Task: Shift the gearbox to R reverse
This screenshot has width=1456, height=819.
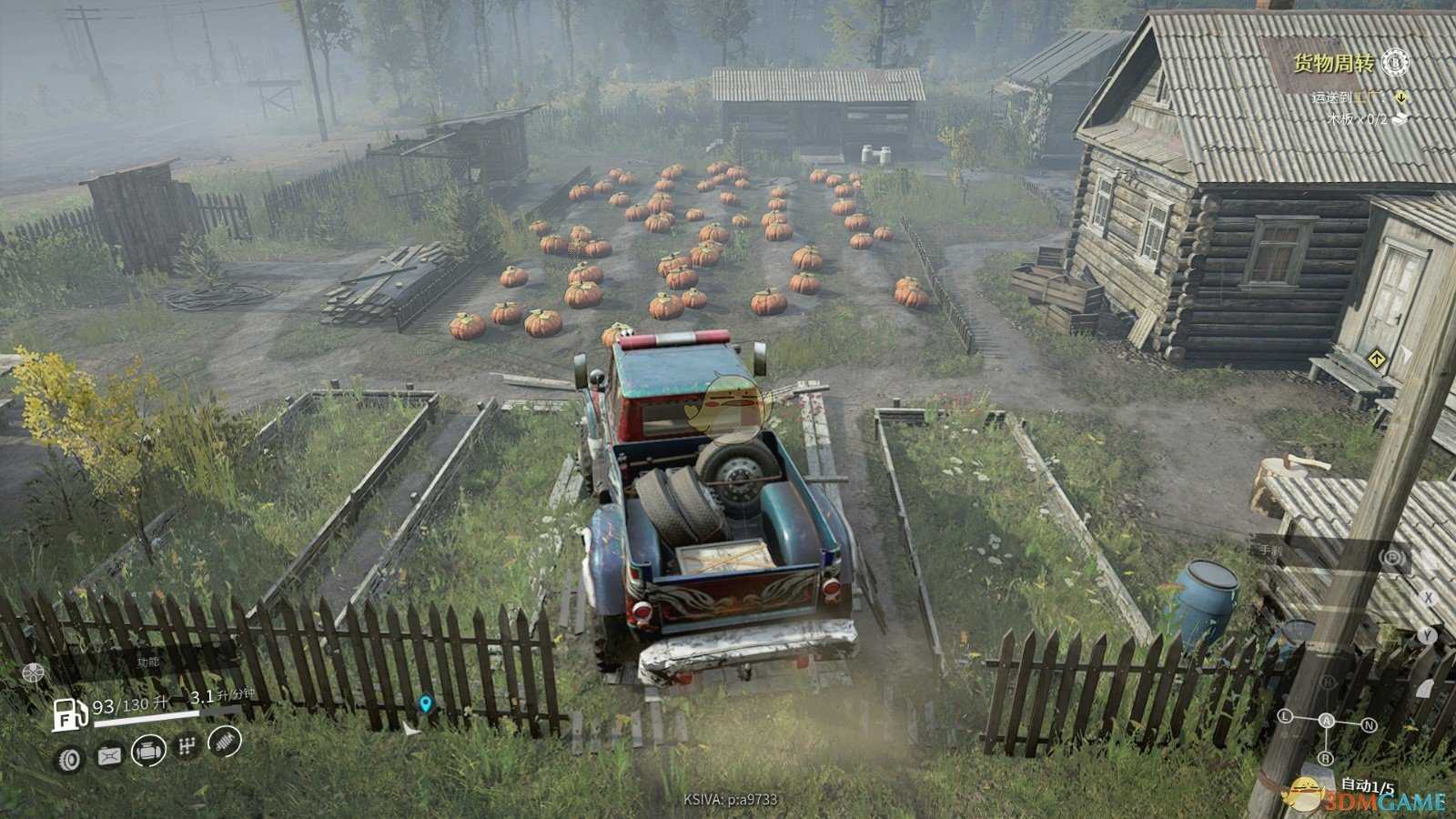Action: (x=1326, y=758)
